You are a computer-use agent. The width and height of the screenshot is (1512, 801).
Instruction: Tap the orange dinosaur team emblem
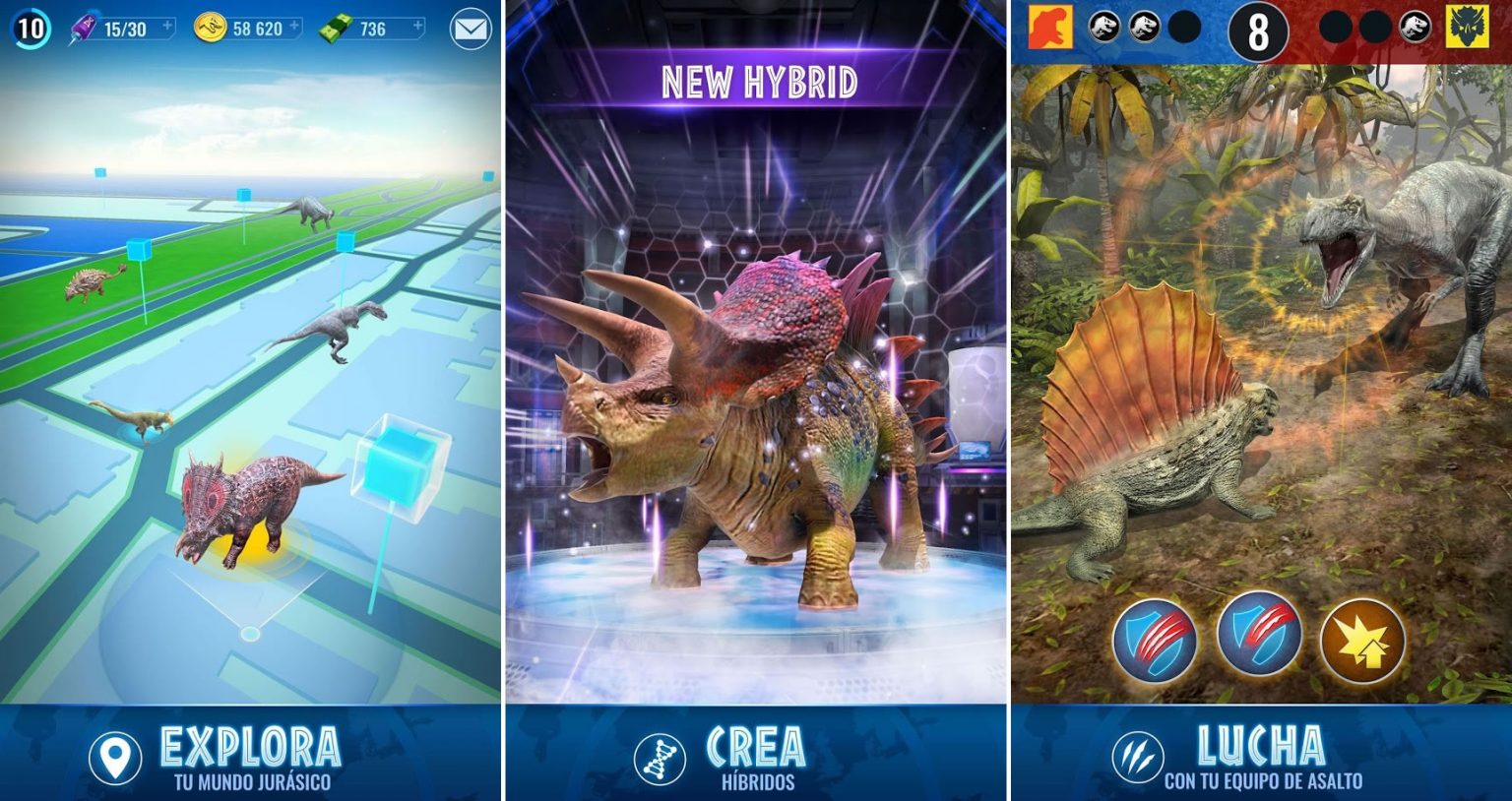point(1049,28)
